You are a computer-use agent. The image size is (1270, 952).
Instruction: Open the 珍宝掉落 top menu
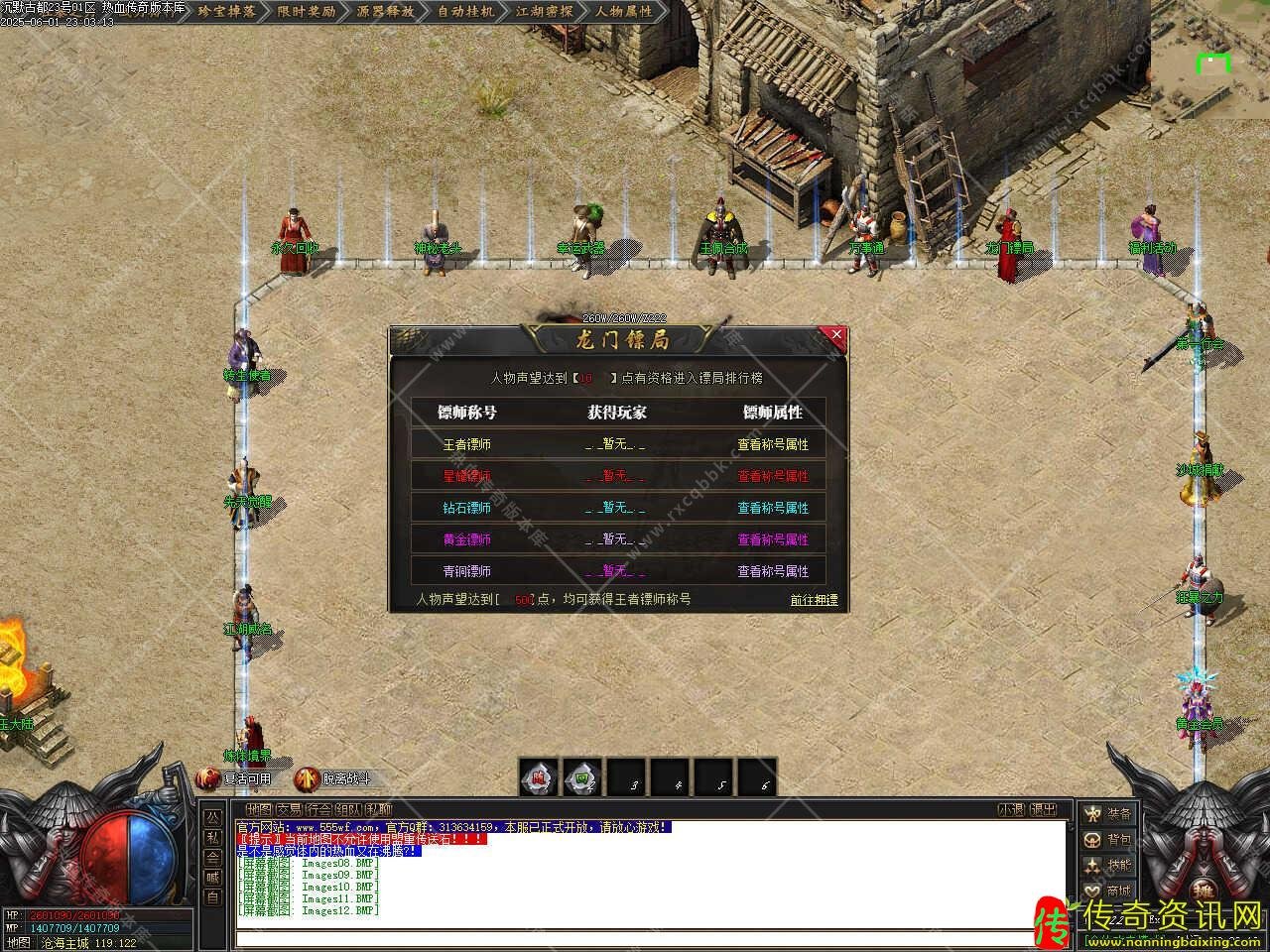pyautogui.click(x=226, y=12)
